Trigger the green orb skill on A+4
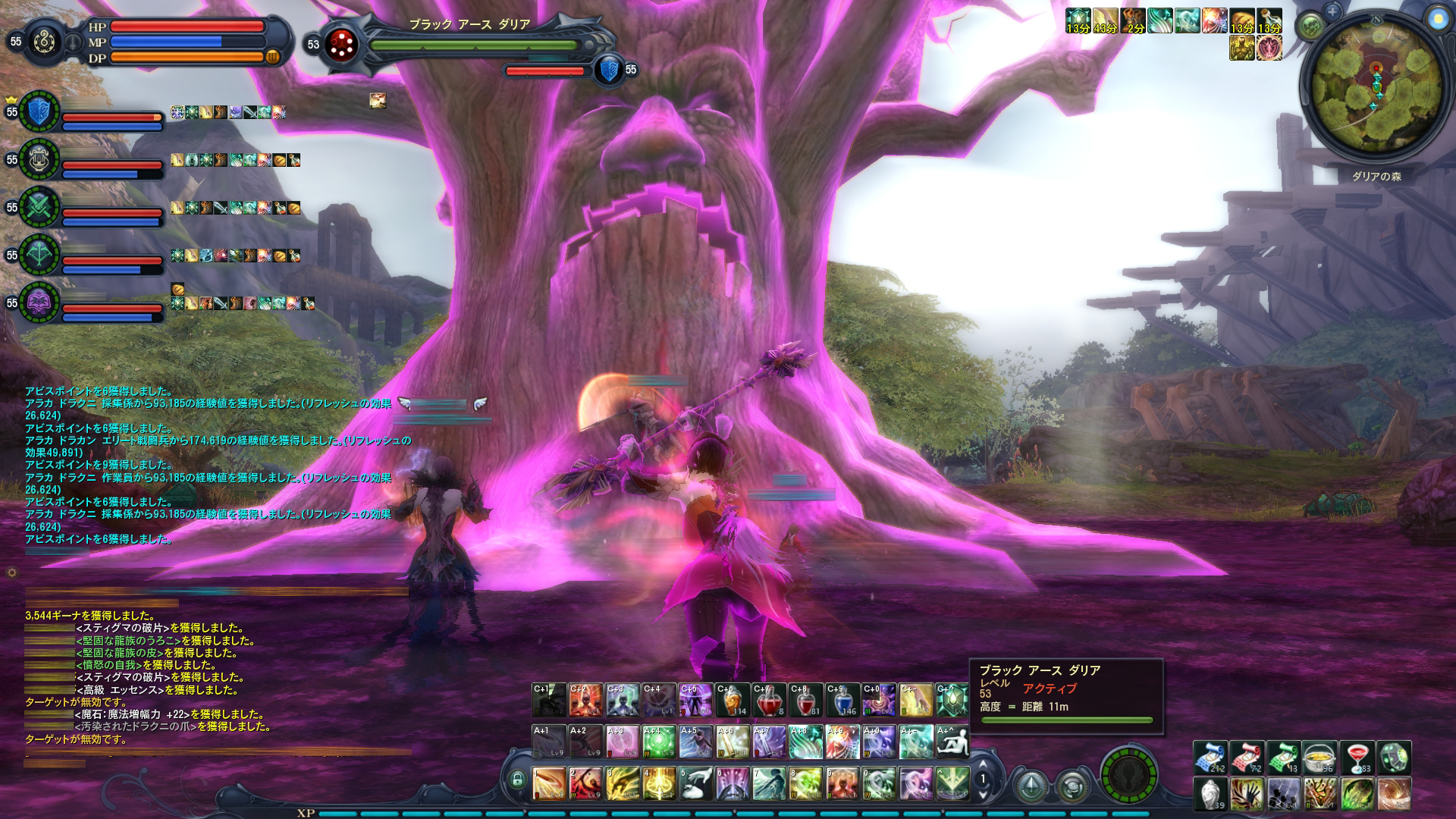 tap(659, 741)
